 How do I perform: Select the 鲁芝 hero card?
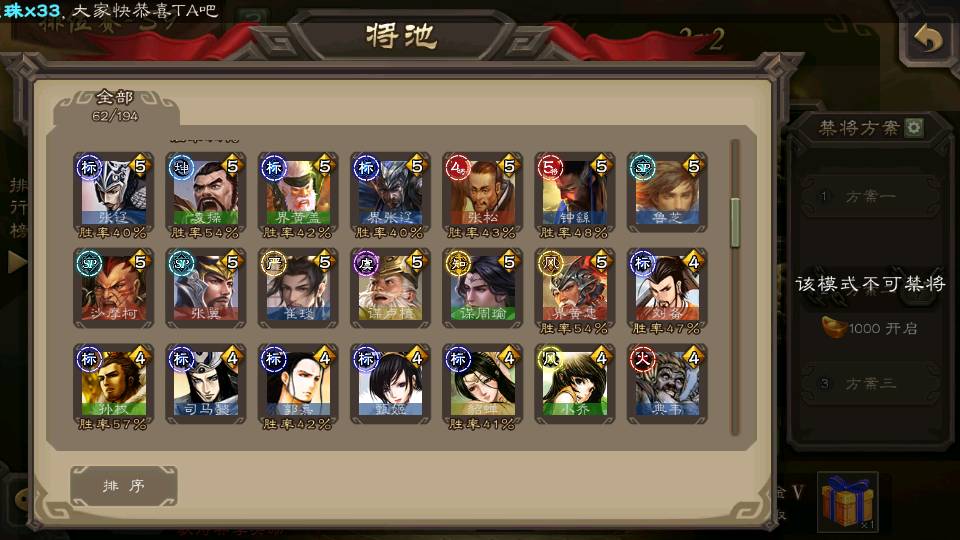666,191
